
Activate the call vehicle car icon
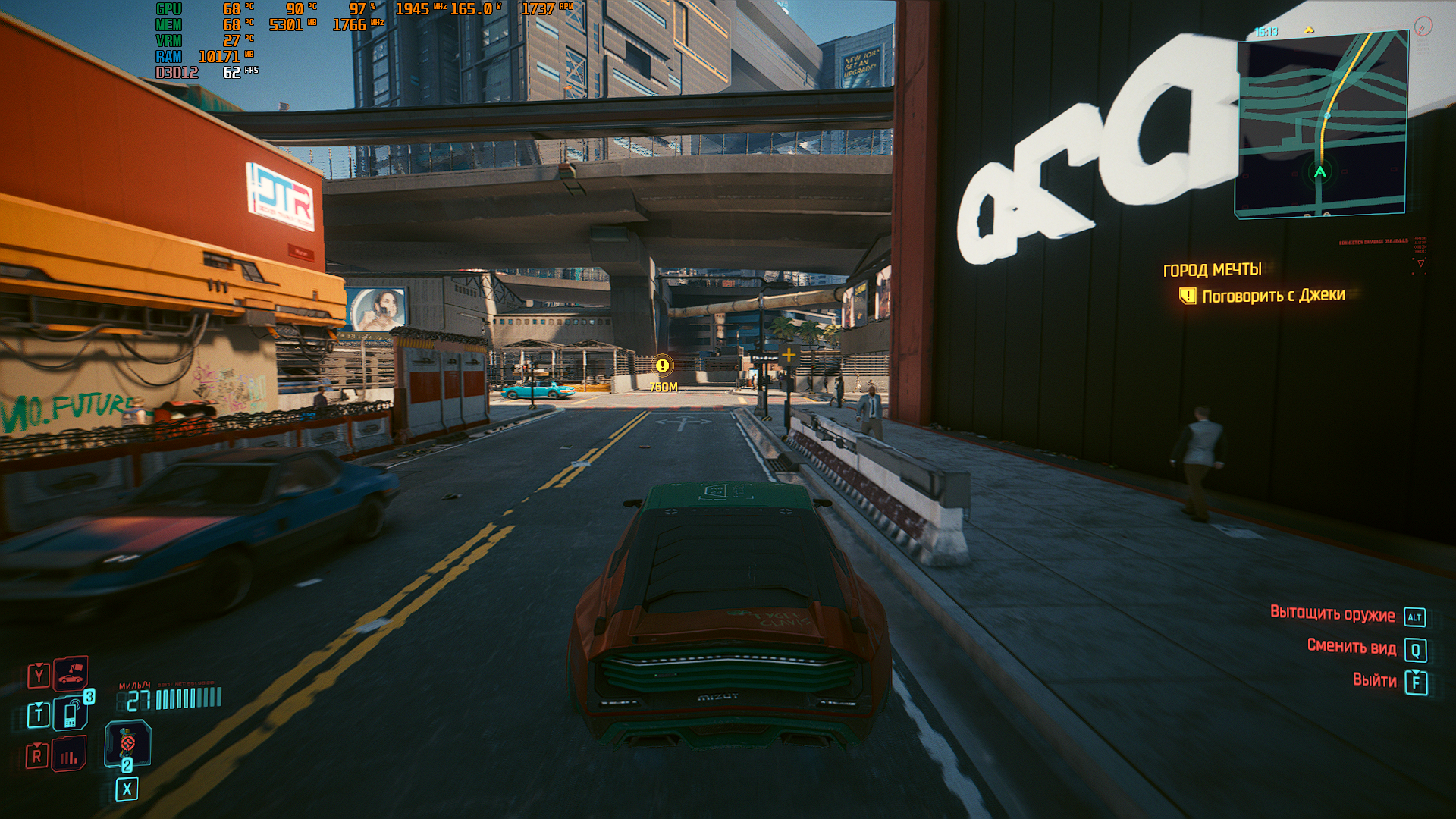coord(71,673)
